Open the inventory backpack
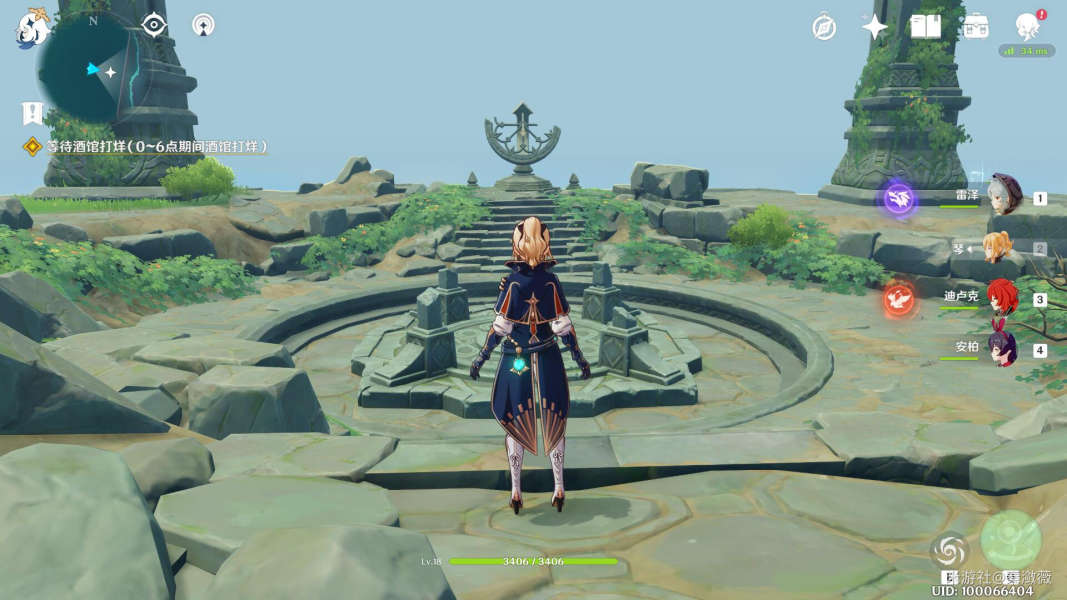Viewport: 1067px width, 600px height. (x=975, y=27)
